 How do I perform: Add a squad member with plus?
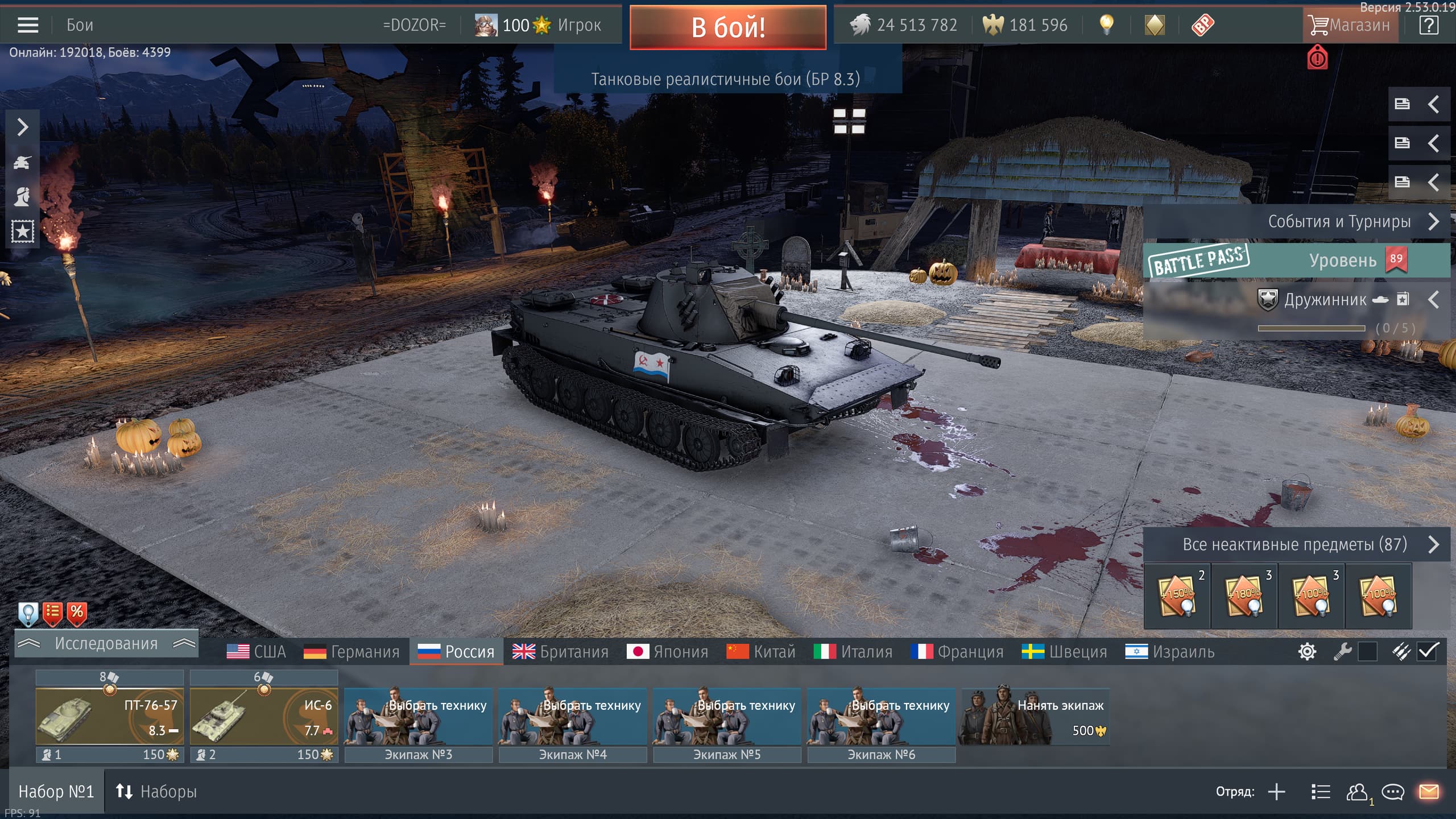[x=1277, y=792]
